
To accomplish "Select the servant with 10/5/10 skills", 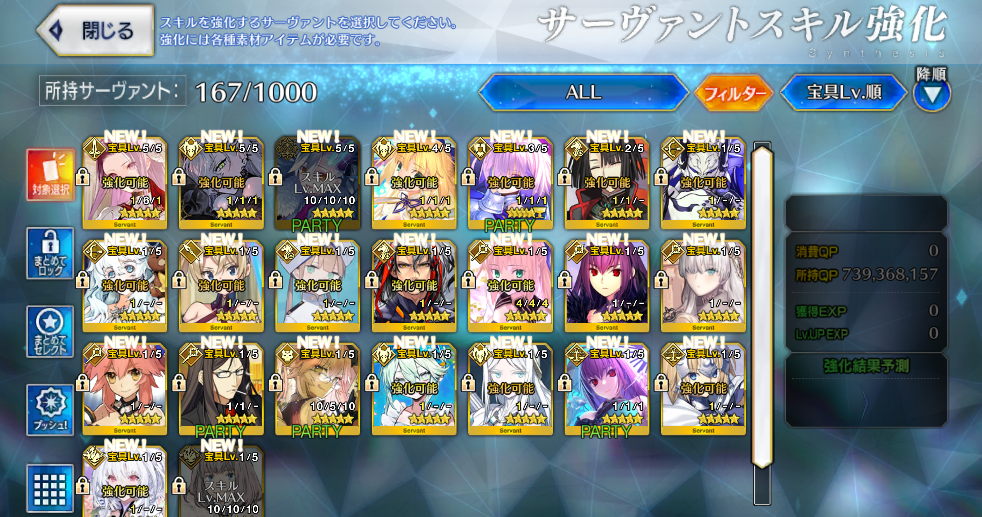I will coord(318,387).
